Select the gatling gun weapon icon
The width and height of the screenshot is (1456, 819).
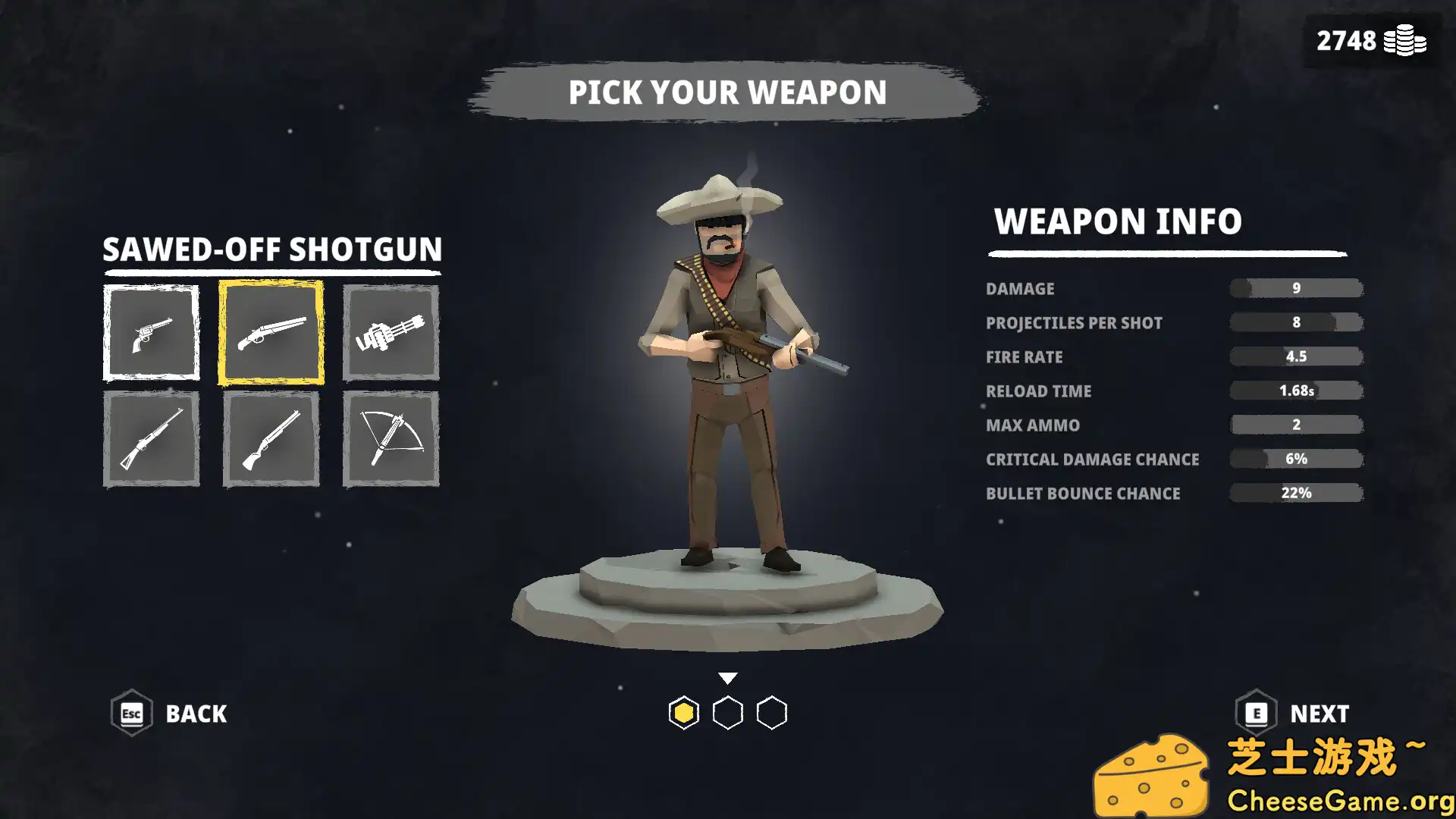pos(390,331)
